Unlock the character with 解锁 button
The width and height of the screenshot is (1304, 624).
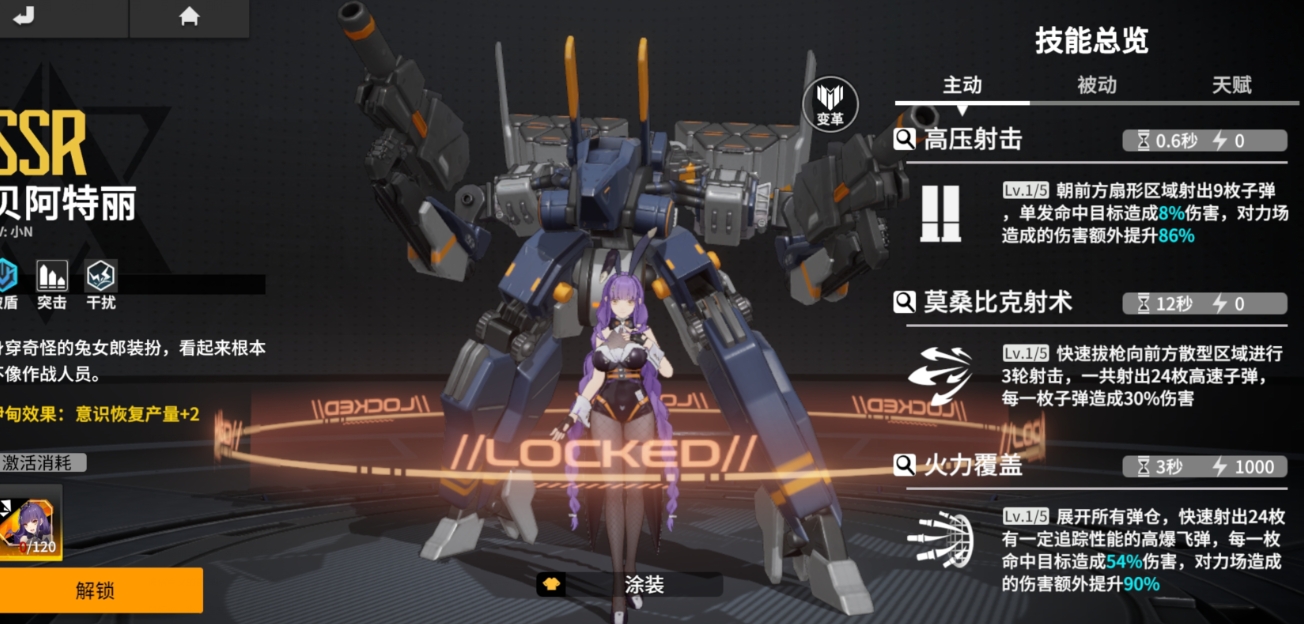[x=96, y=590]
